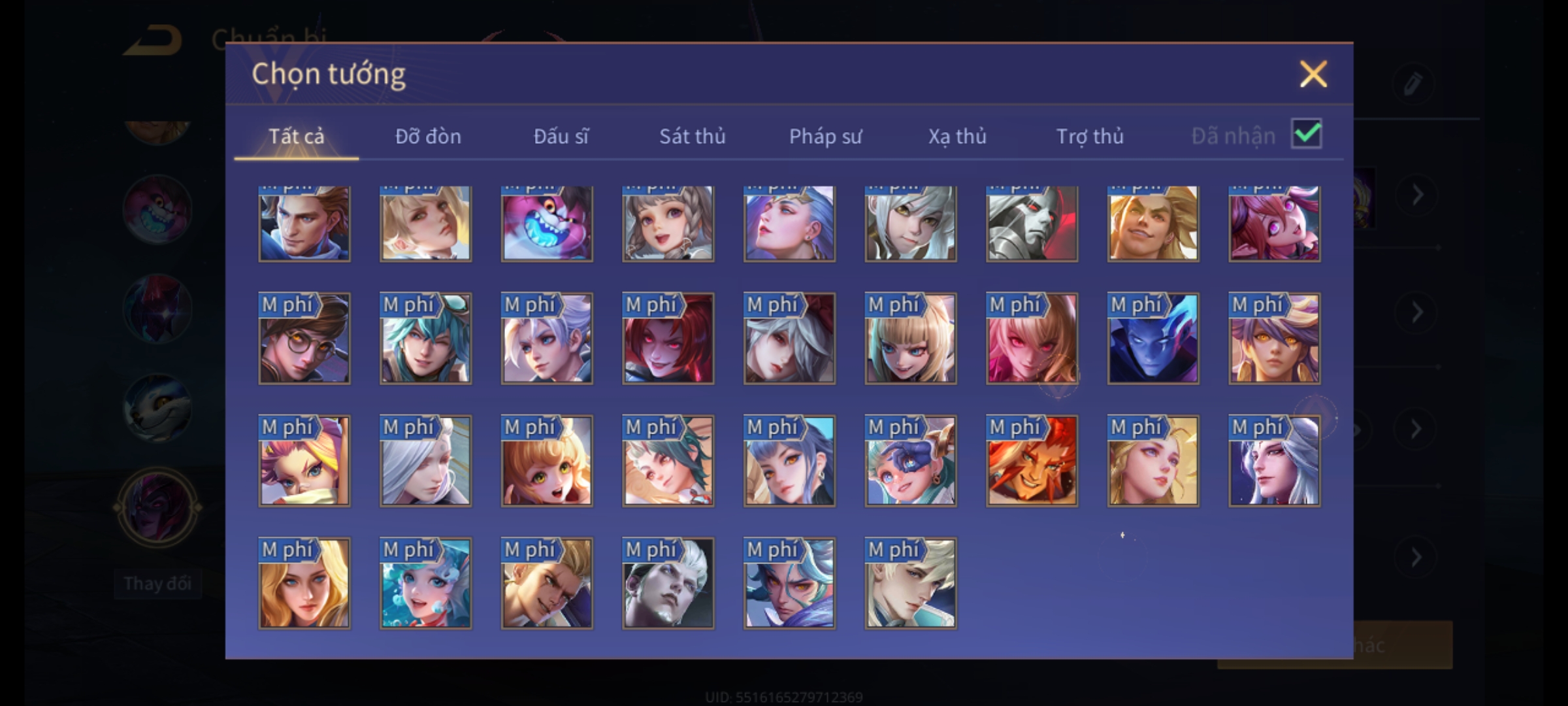Choose the purple grinning cat hero

547,224
